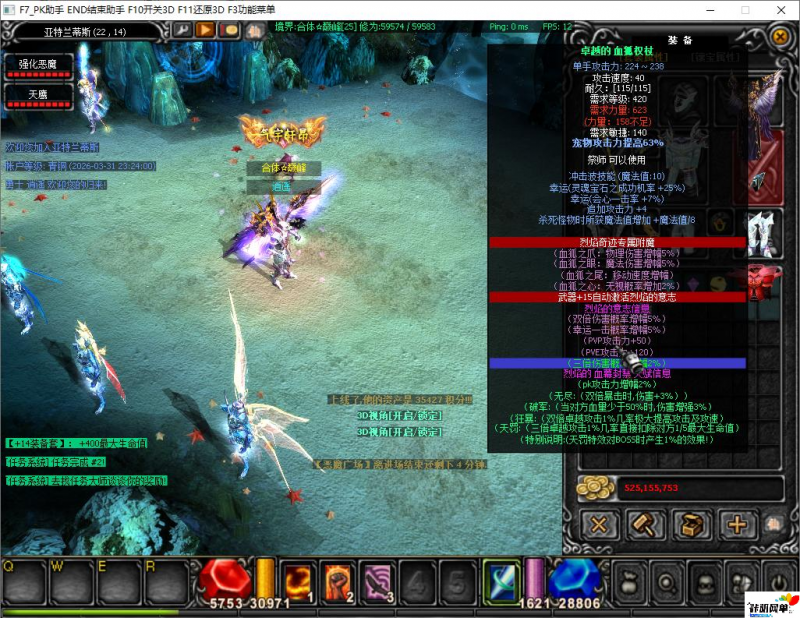
Task: Click the plus button in the inventory panel
Action: coord(737,523)
